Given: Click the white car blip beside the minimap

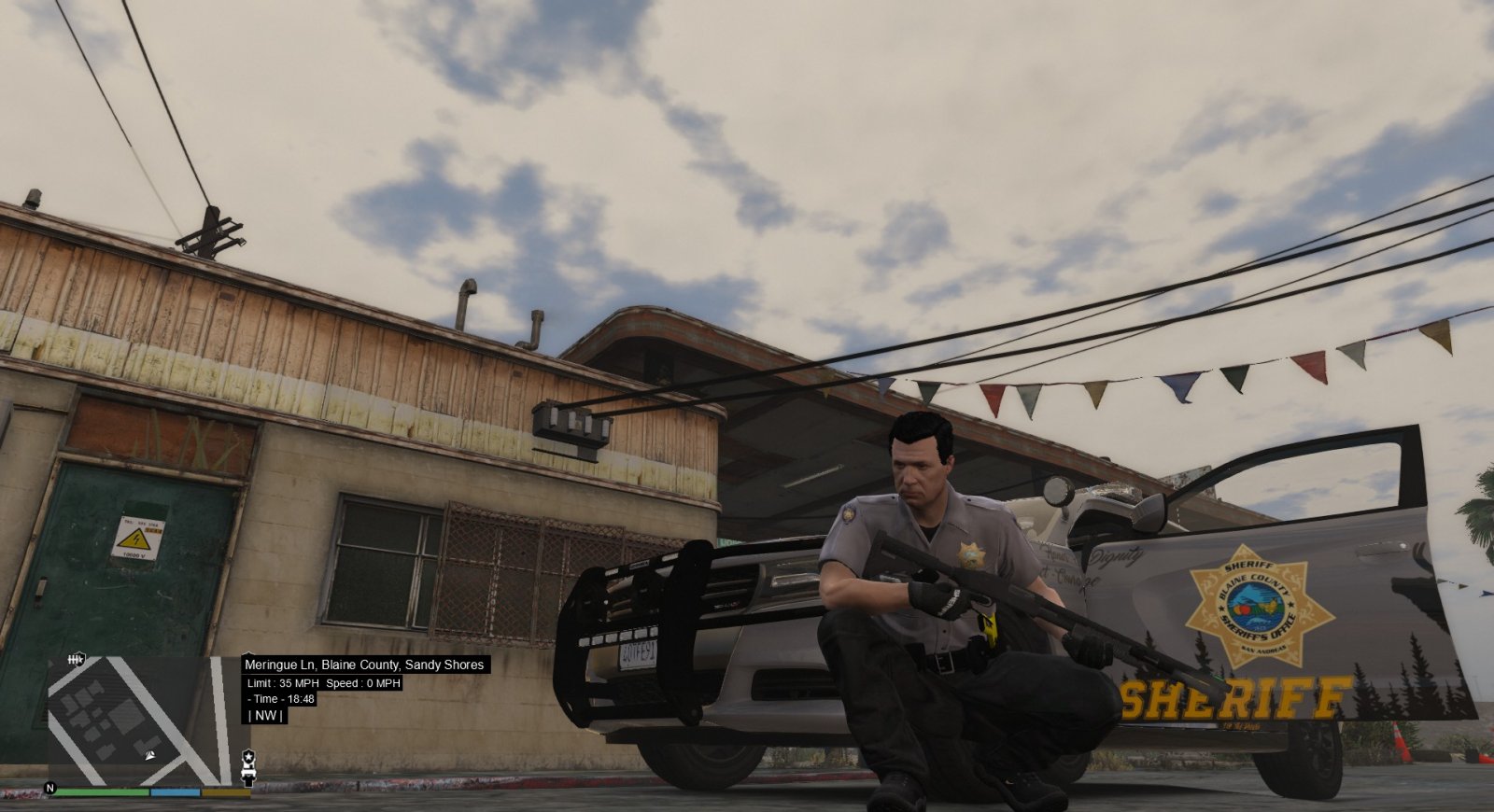Looking at the screenshot, I should click(248, 773).
